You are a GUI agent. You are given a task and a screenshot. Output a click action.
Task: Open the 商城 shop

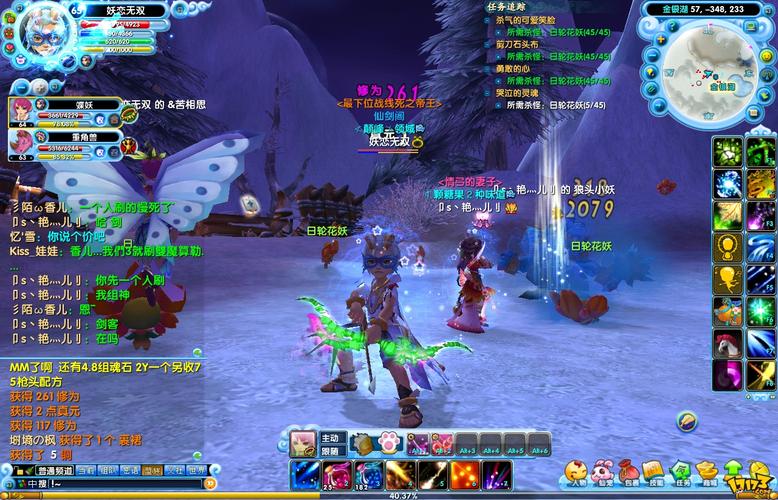pos(708,470)
